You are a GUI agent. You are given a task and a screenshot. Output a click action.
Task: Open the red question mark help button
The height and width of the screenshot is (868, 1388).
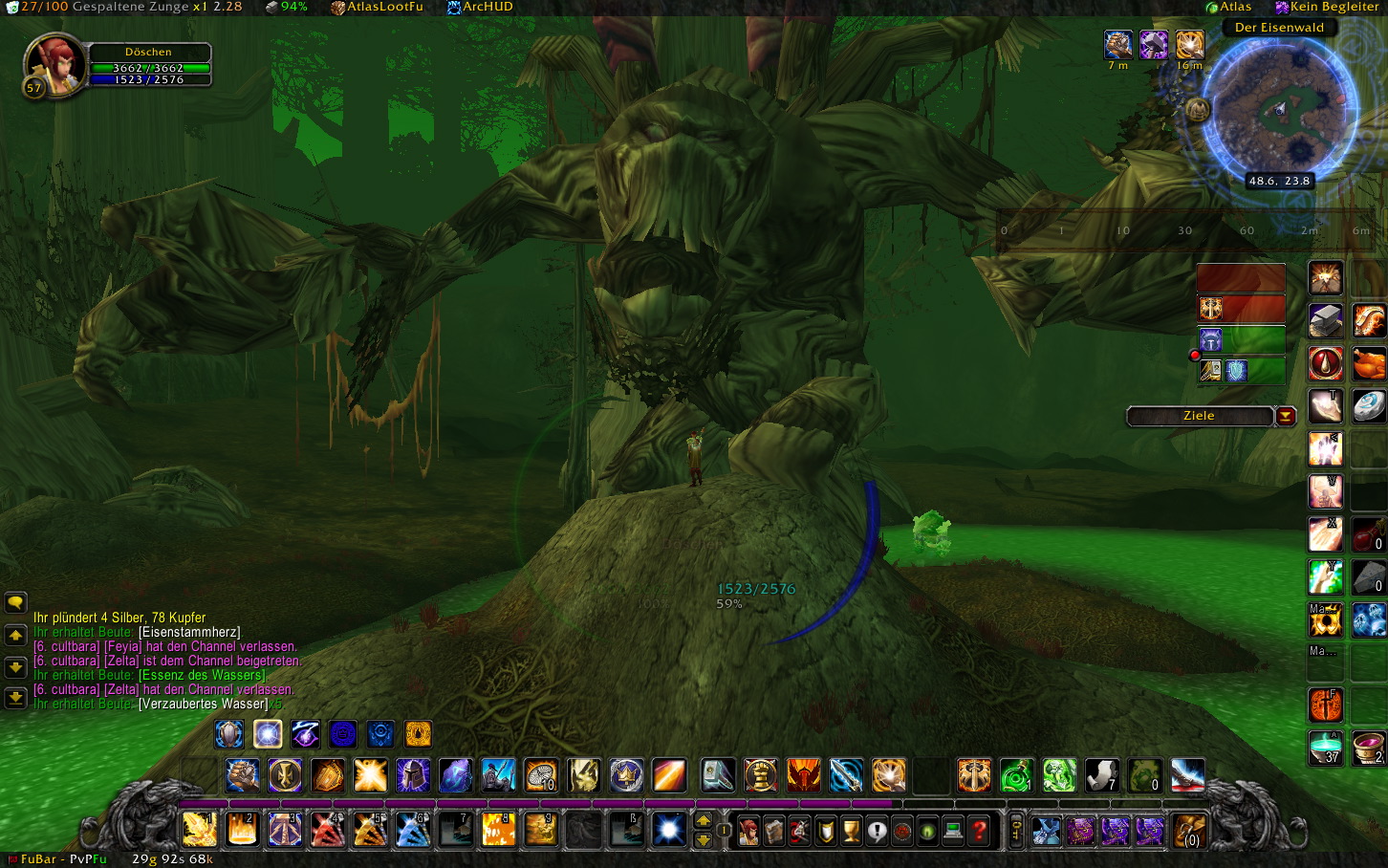coord(979,831)
